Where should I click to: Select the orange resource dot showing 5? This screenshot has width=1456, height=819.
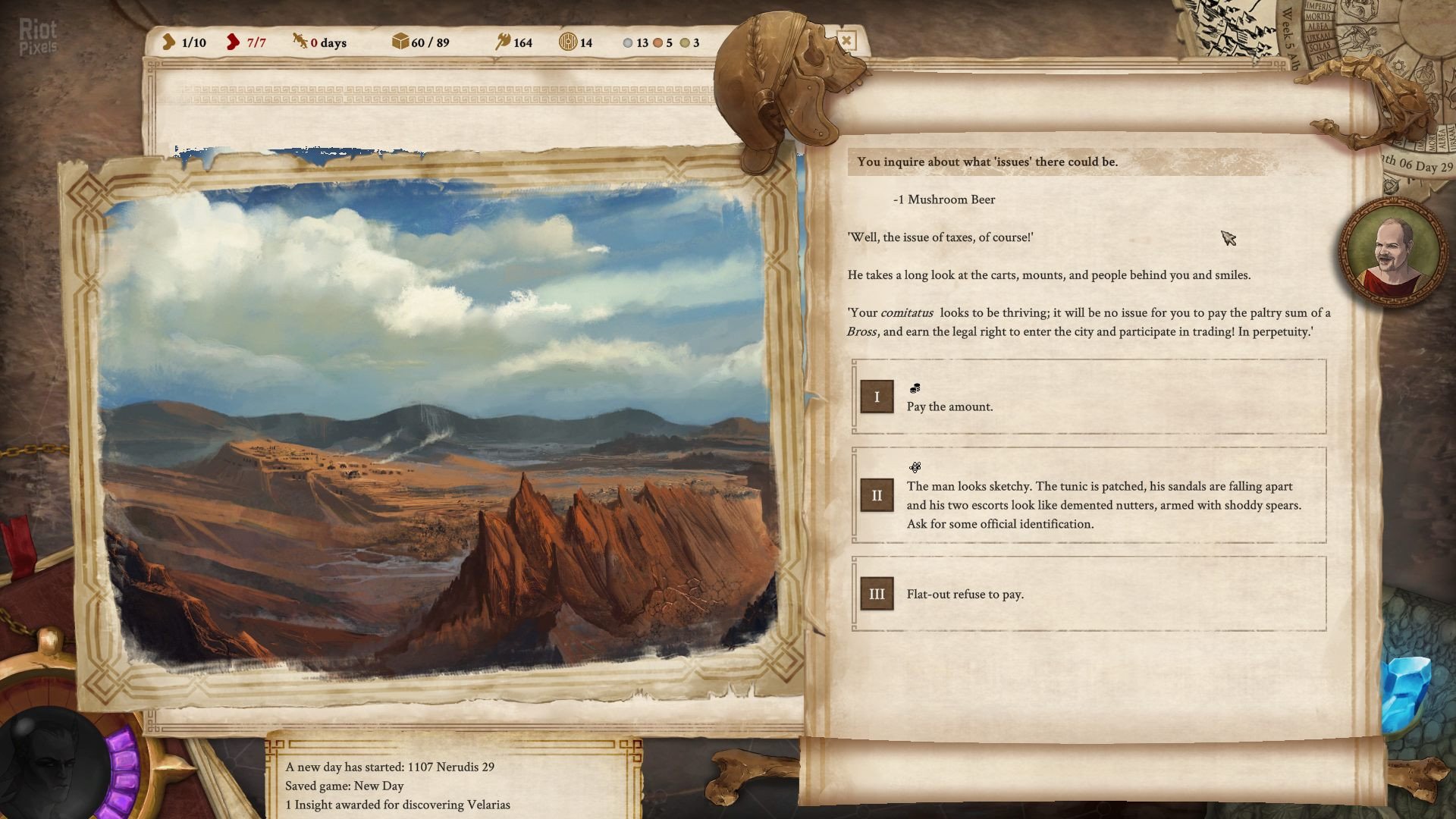pyautogui.click(x=658, y=43)
